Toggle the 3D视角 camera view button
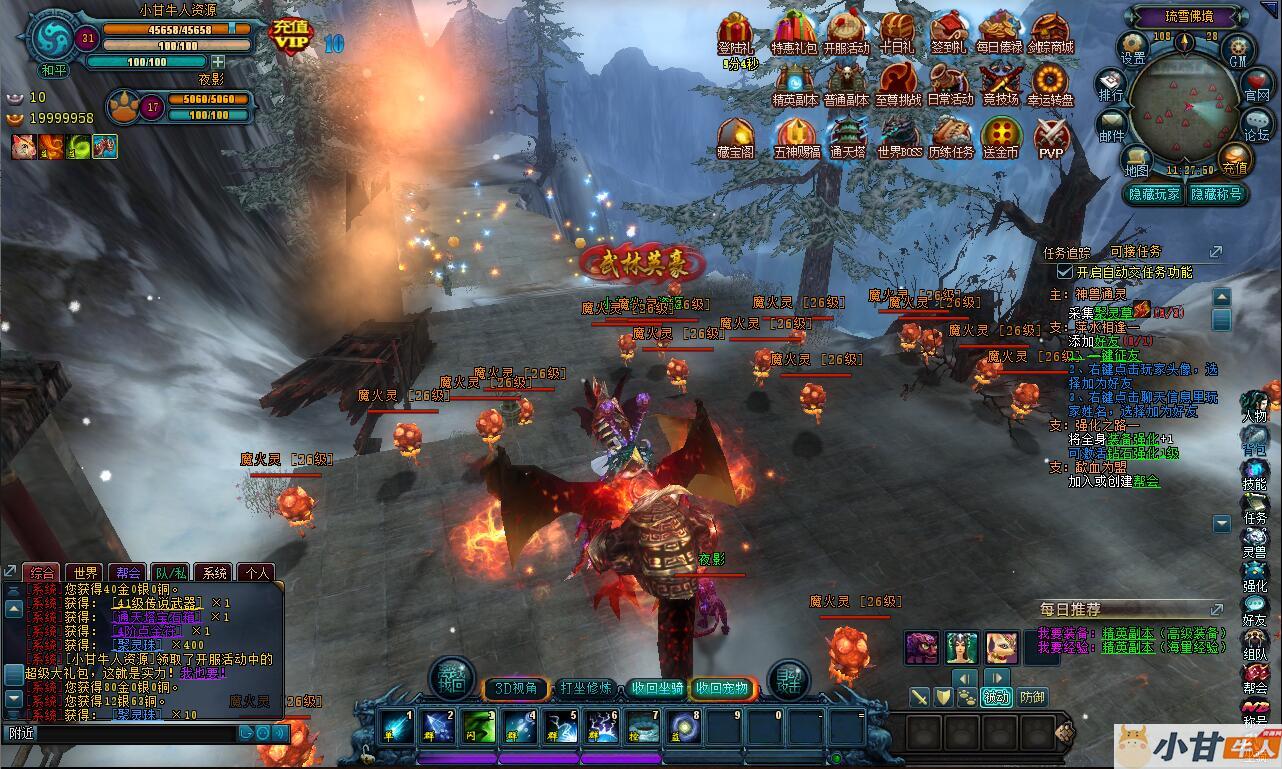 [x=516, y=688]
